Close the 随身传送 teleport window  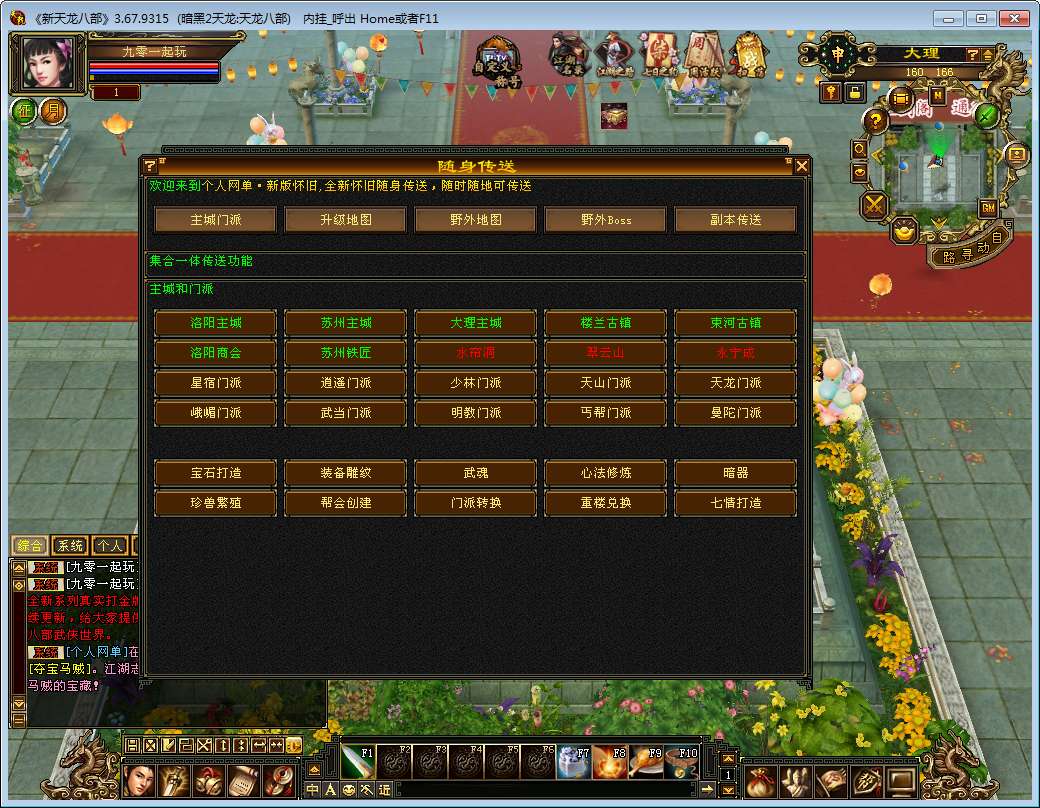802,166
